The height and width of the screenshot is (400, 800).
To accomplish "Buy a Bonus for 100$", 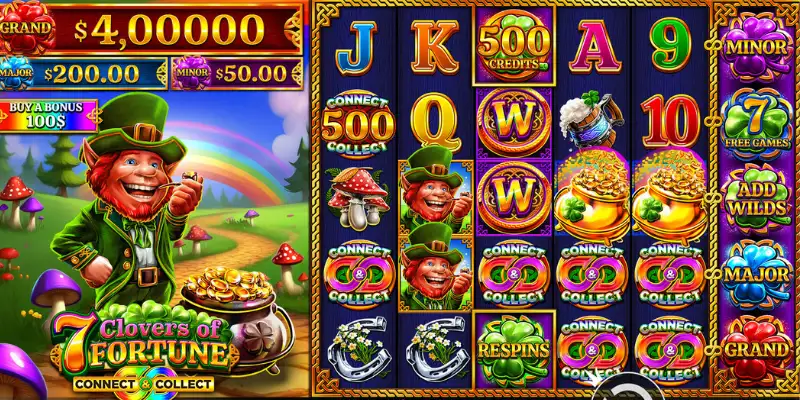I will (x=48, y=115).
